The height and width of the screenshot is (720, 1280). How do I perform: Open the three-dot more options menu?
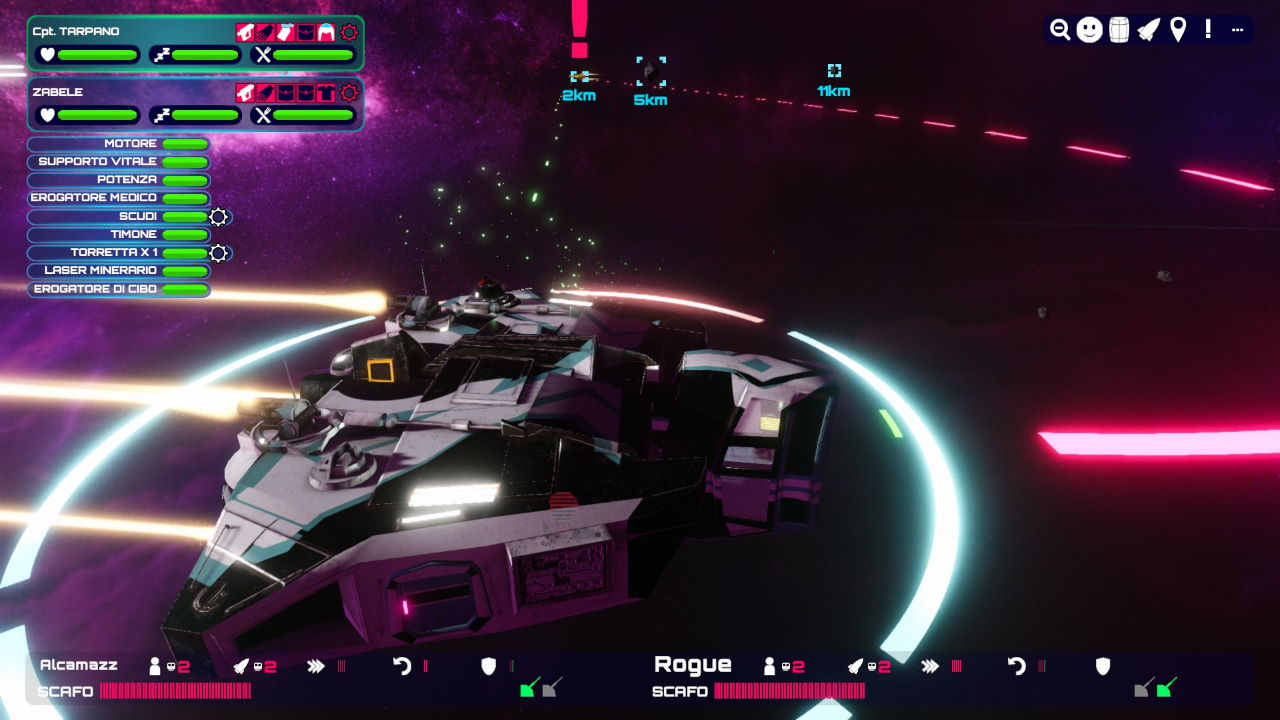click(x=1237, y=30)
